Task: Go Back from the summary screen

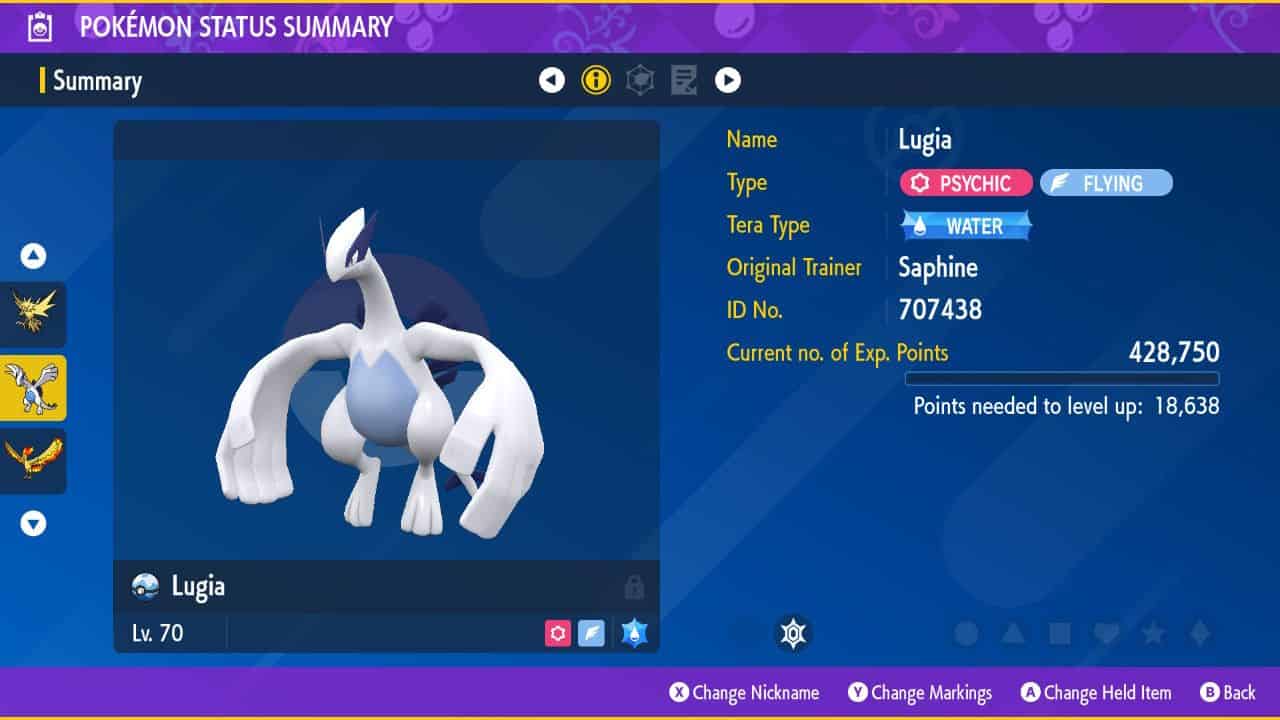Action: pyautogui.click(x=1227, y=693)
